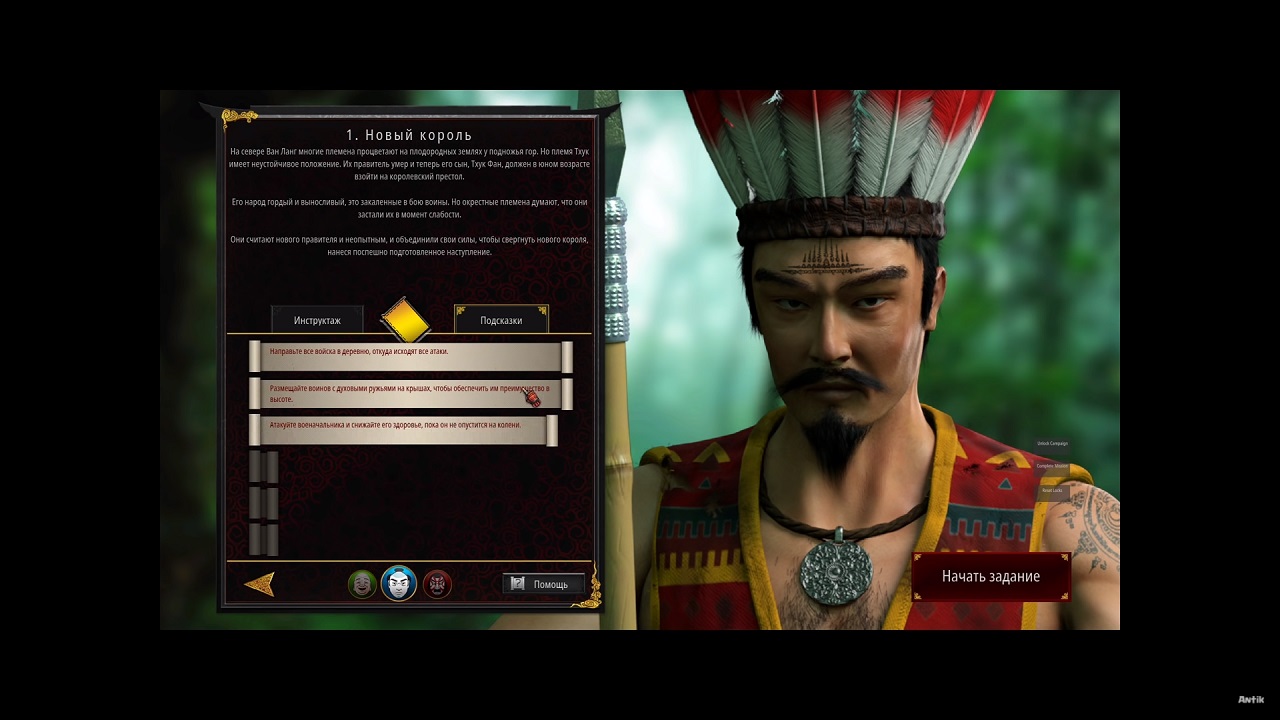Select the green smiling face difficulty
Screen dimensions: 1280x720
[x=362, y=584]
